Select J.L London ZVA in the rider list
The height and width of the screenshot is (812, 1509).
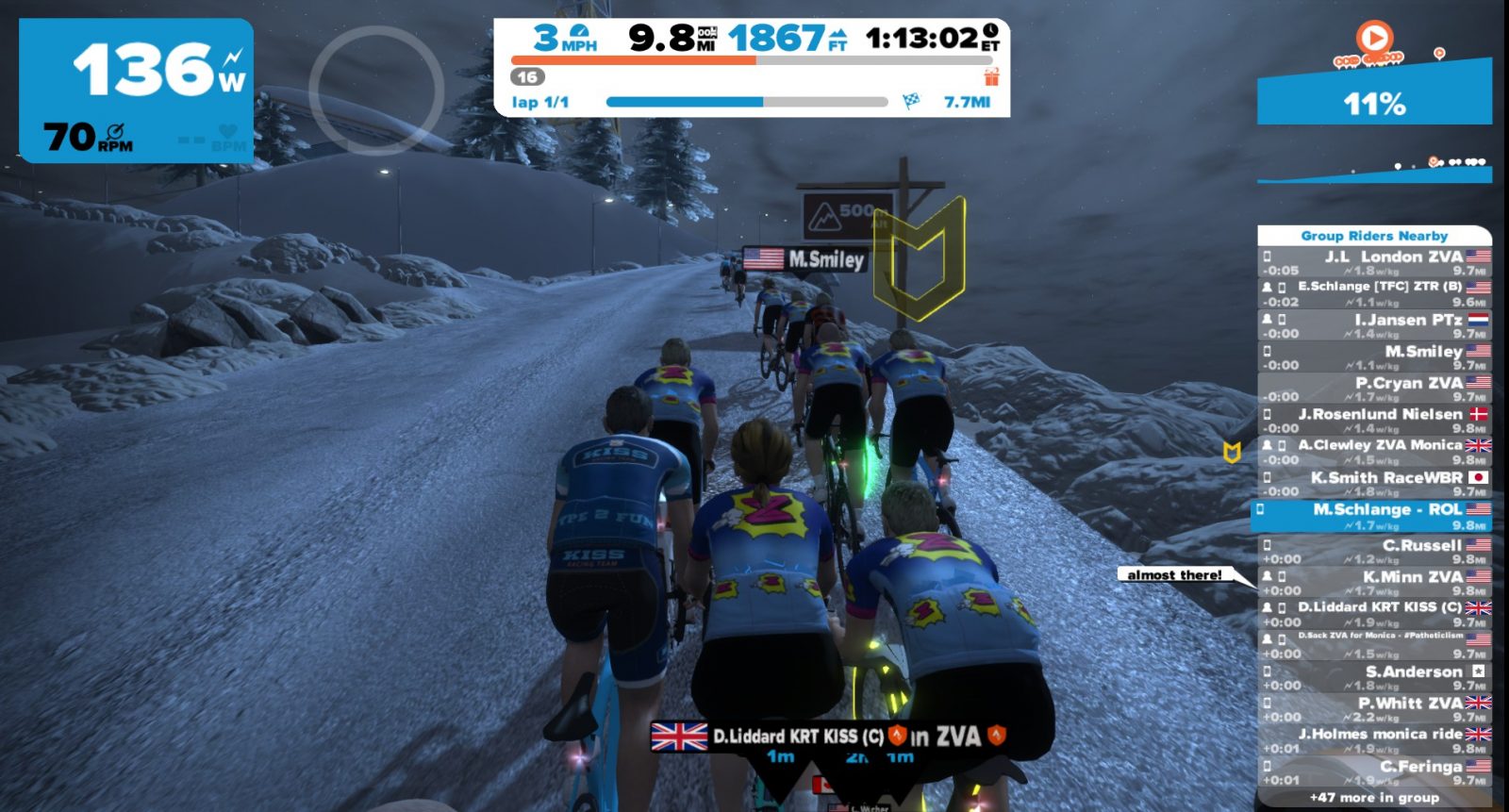pos(1375,262)
